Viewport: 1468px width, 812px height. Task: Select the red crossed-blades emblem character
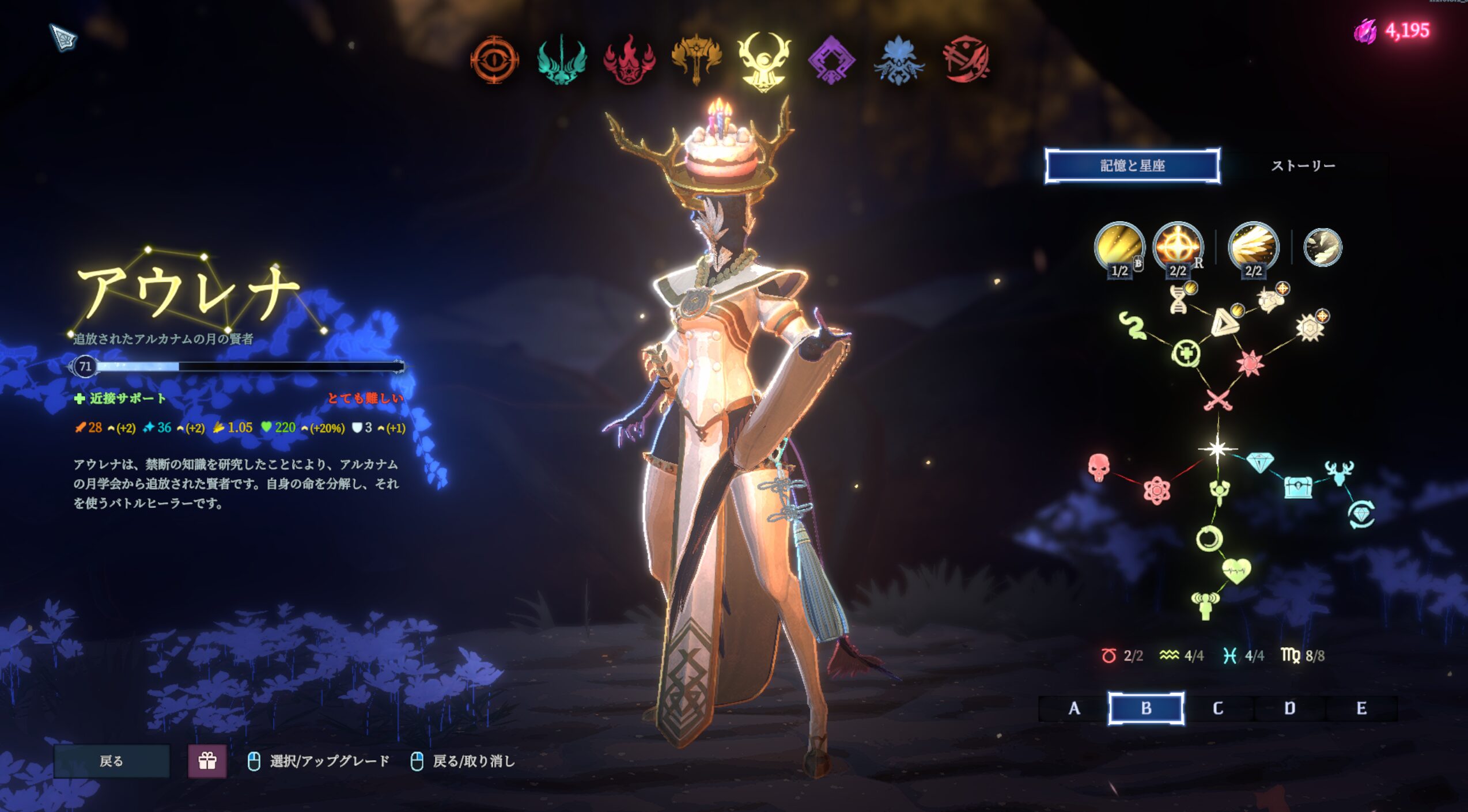(966, 60)
